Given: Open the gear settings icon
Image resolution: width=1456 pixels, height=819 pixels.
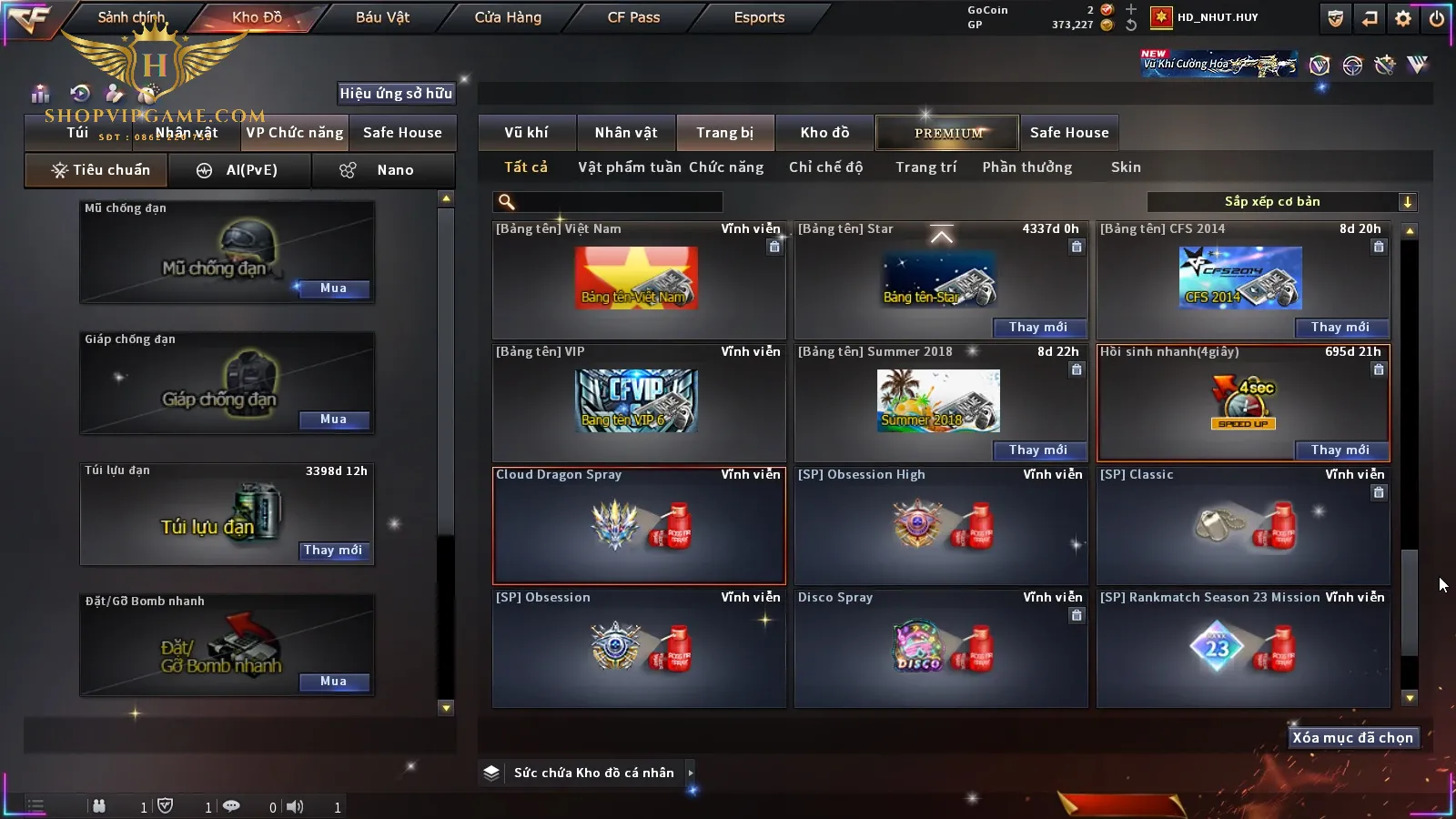Looking at the screenshot, I should click(x=1403, y=18).
